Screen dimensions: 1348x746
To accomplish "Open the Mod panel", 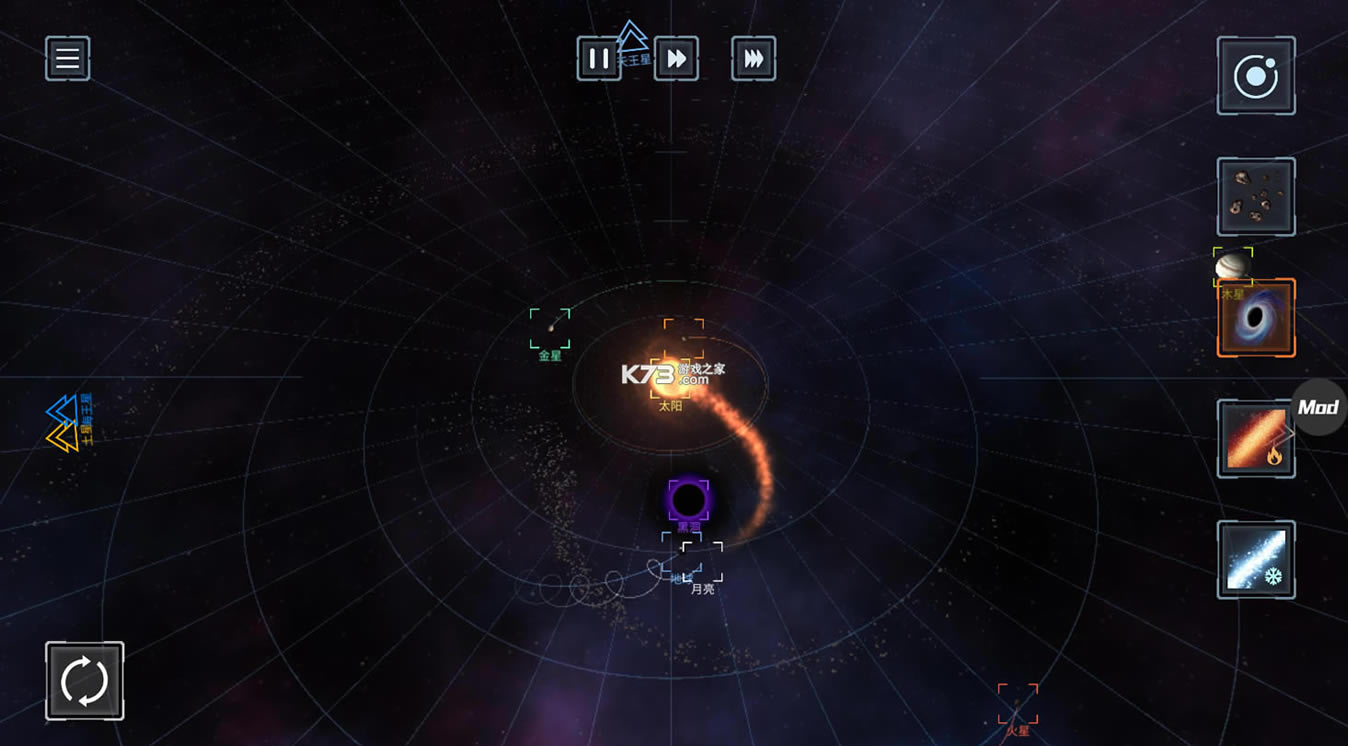I will click(x=1319, y=407).
